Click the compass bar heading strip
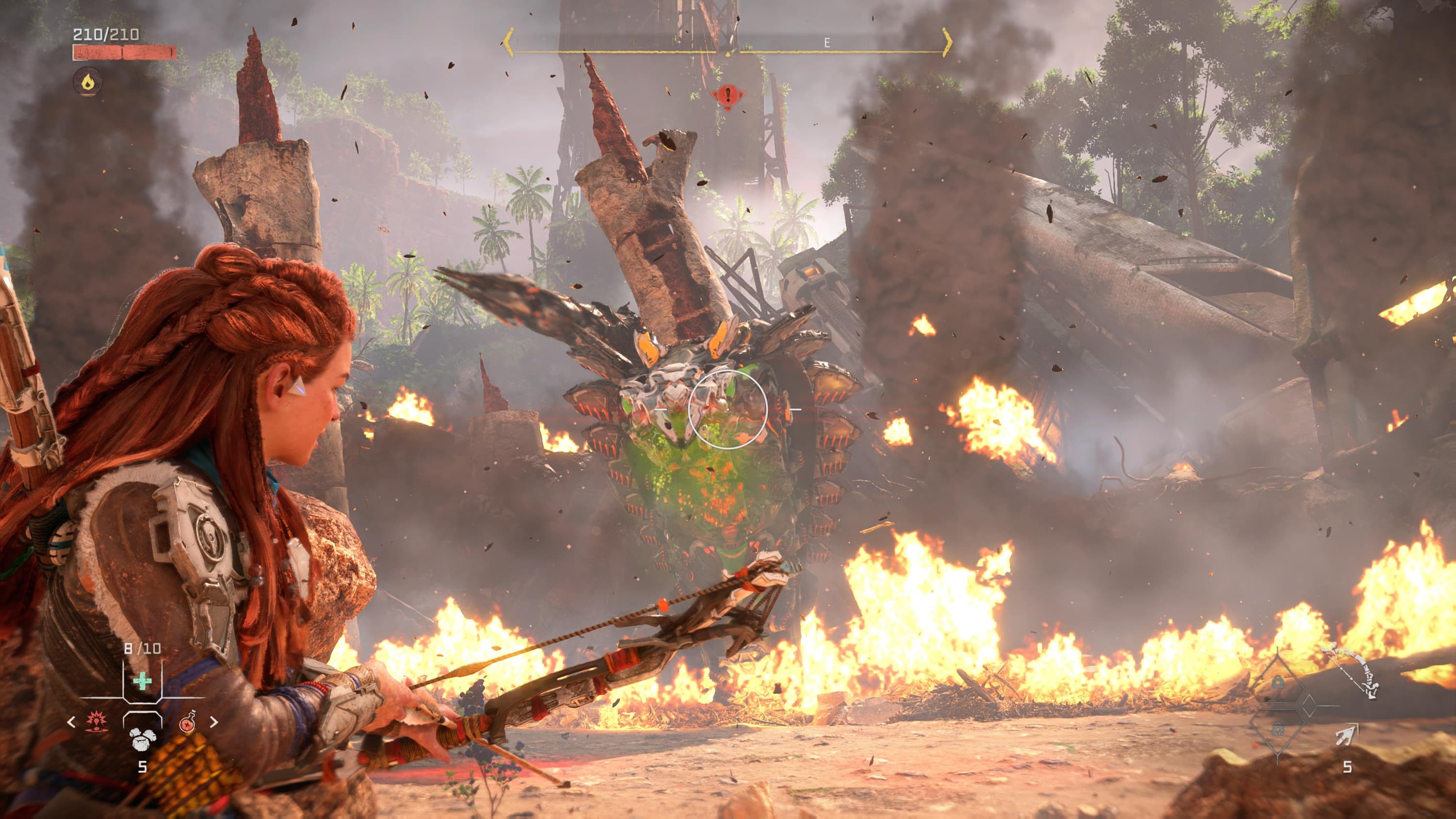The width and height of the screenshot is (1456, 819). [x=727, y=44]
